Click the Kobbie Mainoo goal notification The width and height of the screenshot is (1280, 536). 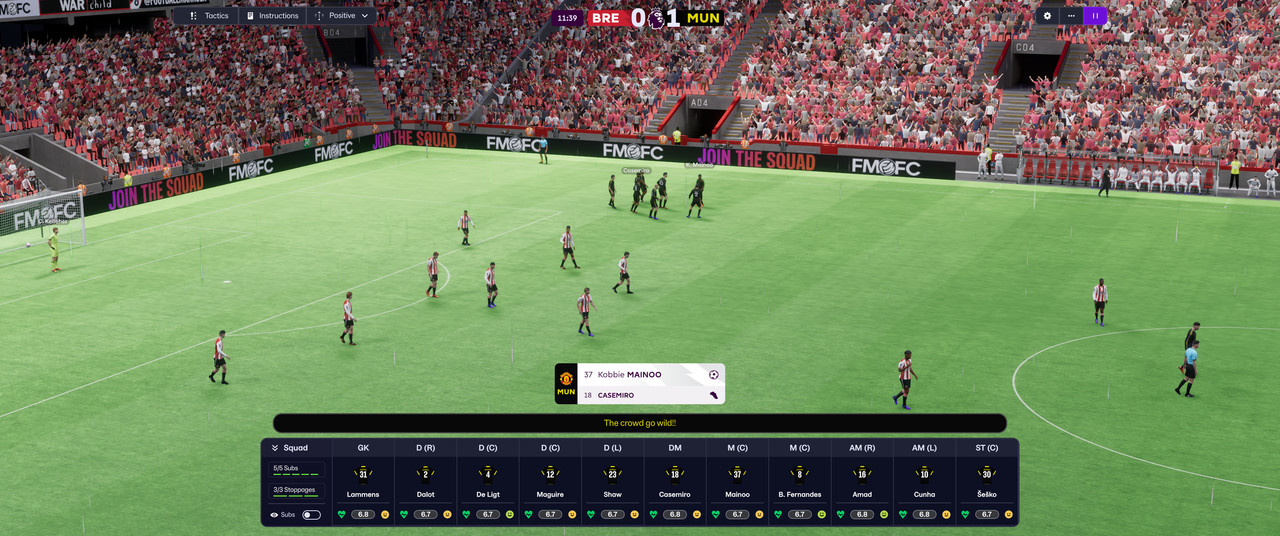pyautogui.click(x=640, y=375)
